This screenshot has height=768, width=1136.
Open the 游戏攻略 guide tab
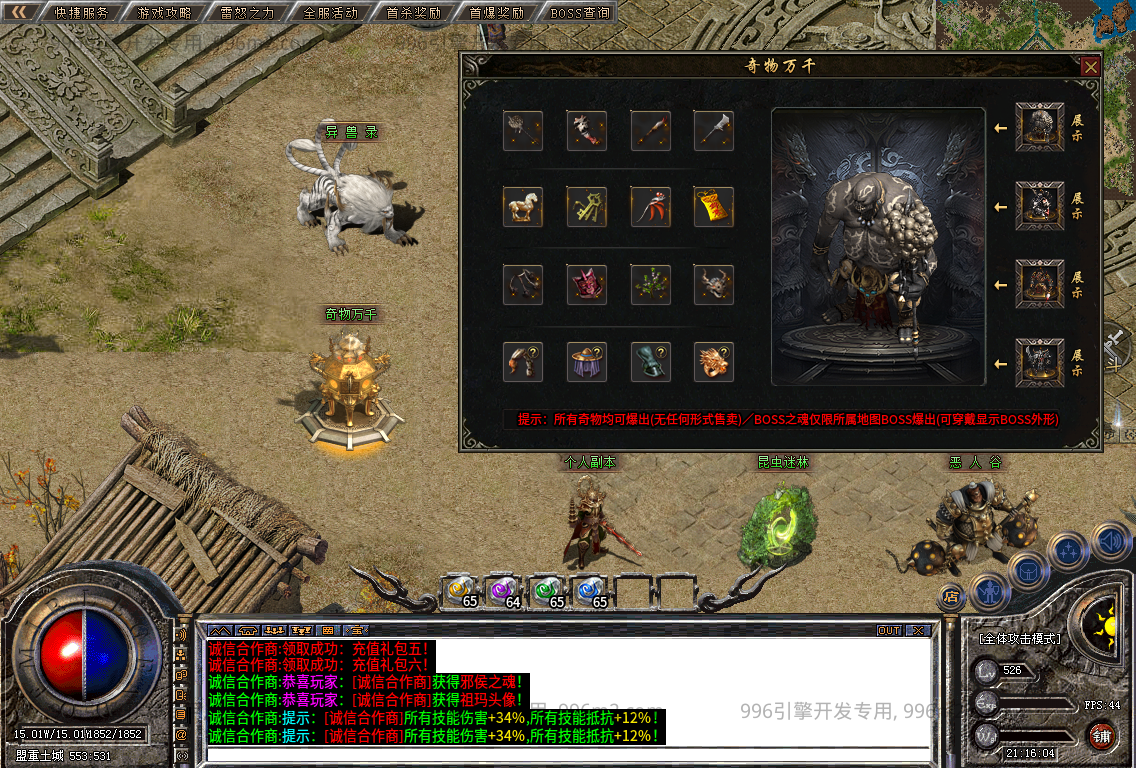164,13
